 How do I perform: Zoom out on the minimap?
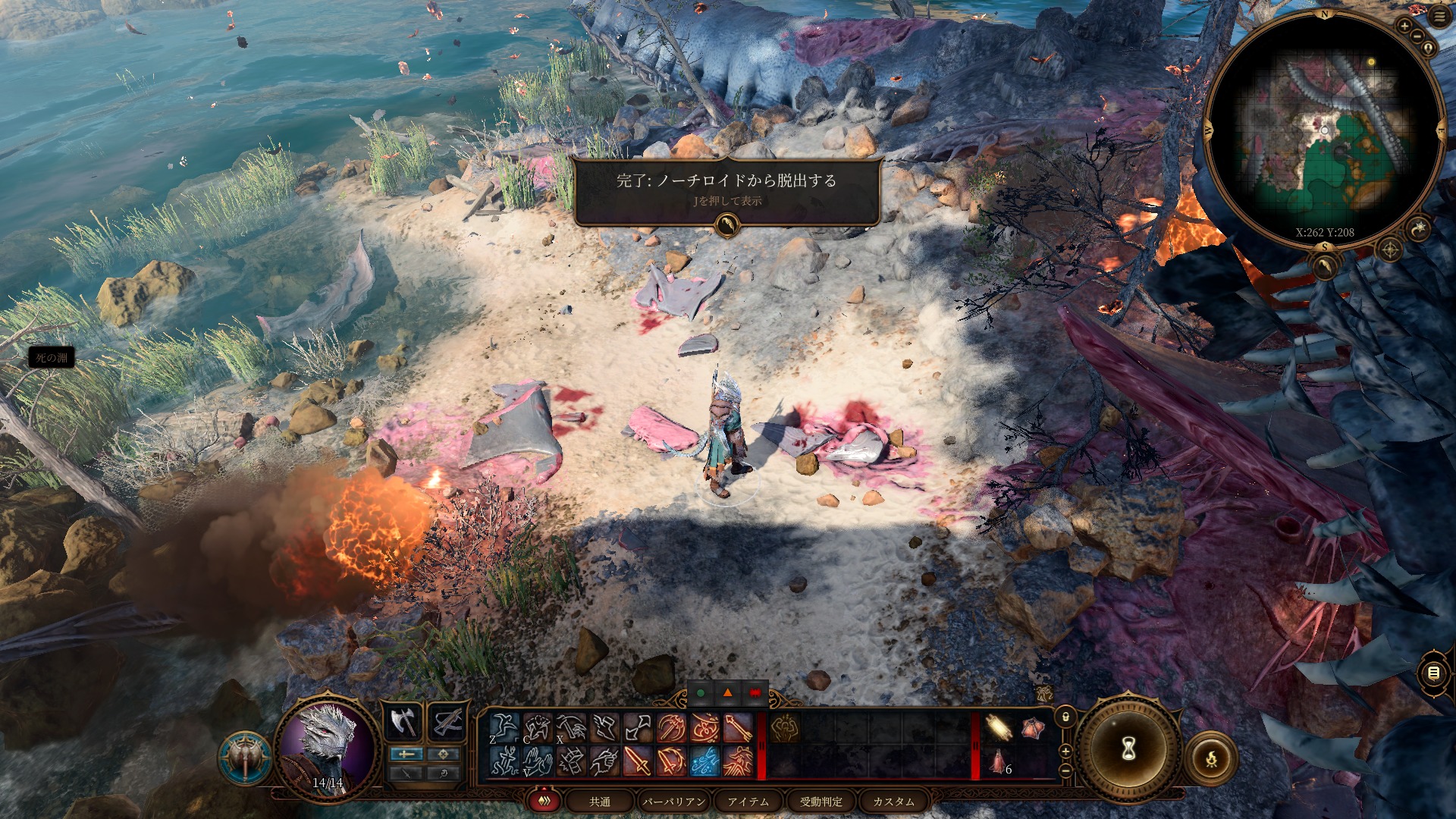click(1416, 36)
